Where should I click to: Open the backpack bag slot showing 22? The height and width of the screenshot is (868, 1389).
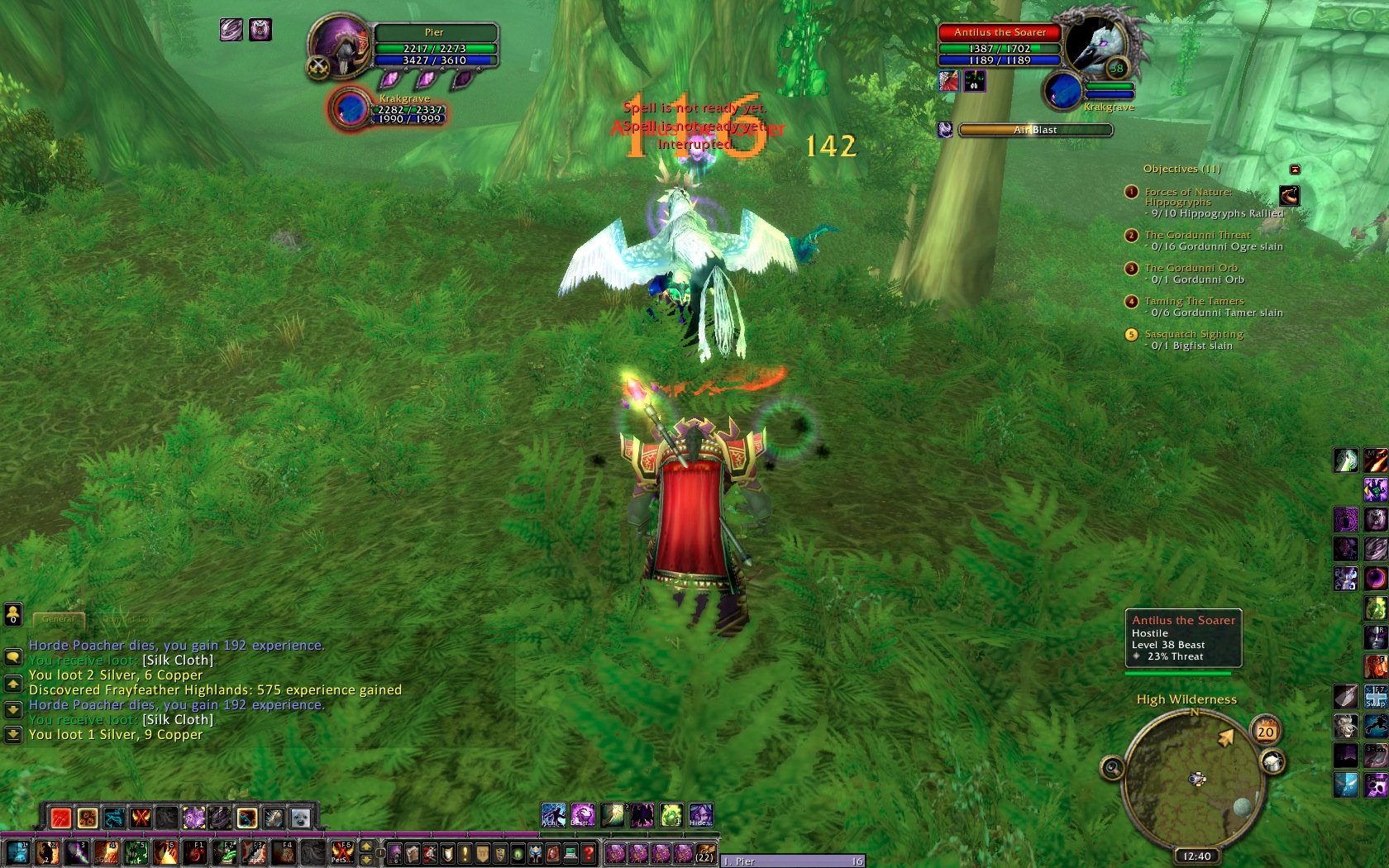click(x=704, y=853)
